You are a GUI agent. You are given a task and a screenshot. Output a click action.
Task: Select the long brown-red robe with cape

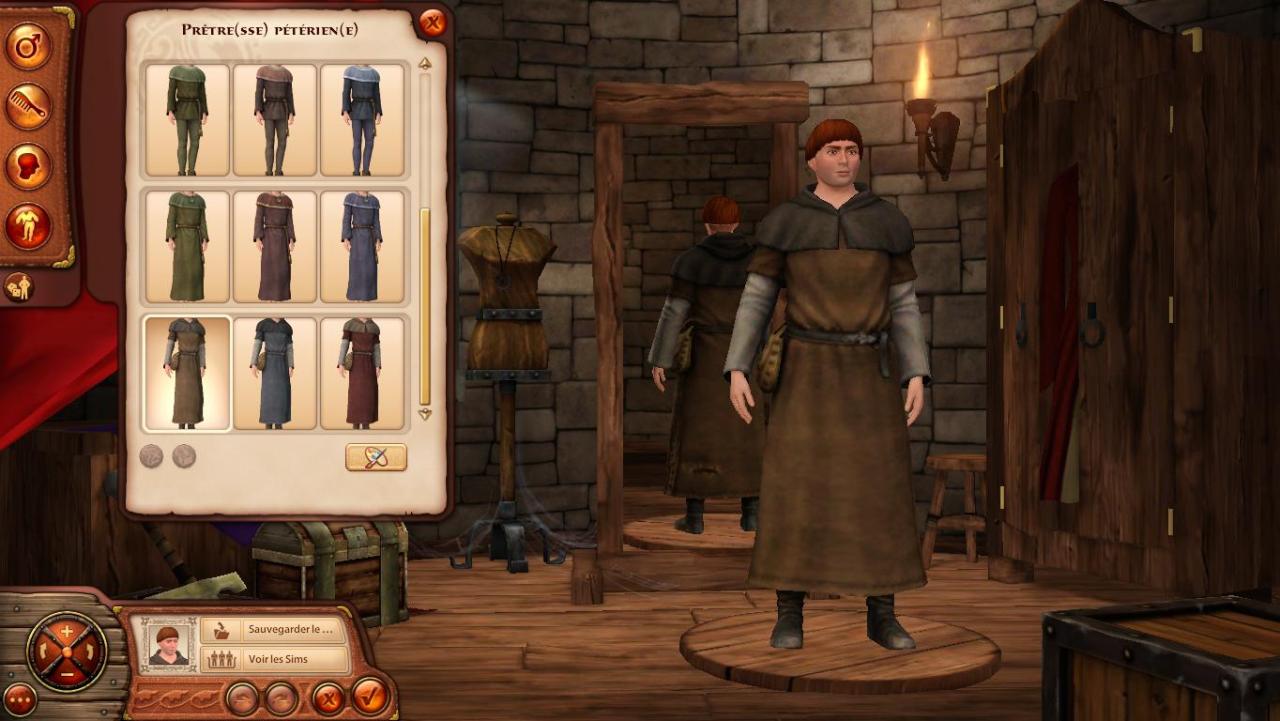[274, 246]
